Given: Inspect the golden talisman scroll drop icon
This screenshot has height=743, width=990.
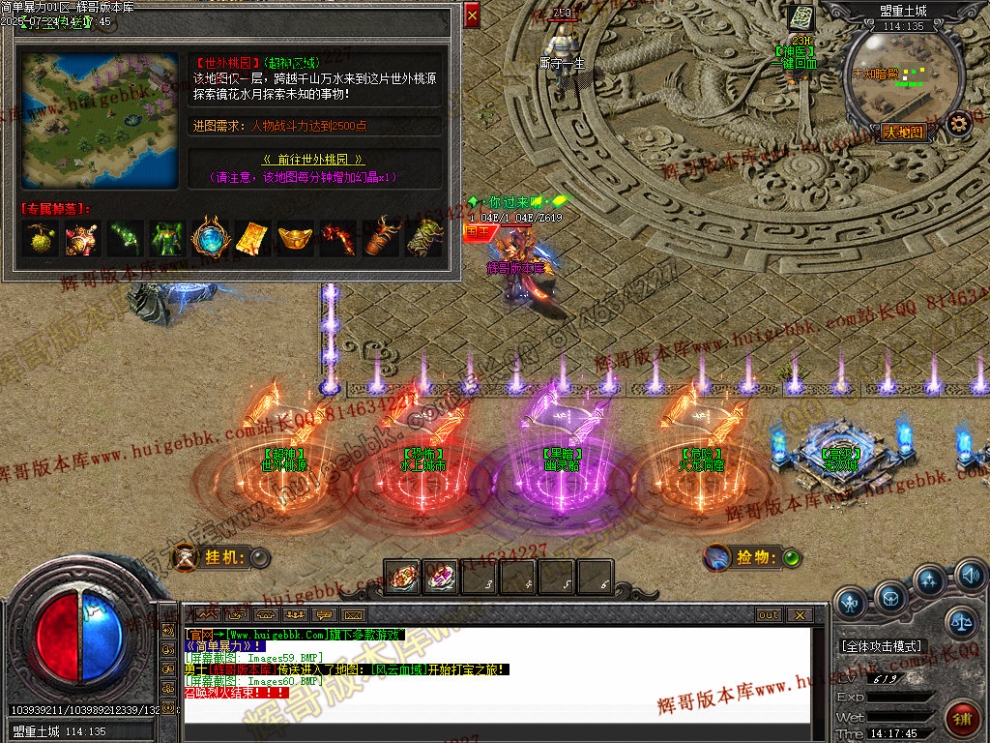Looking at the screenshot, I should [251, 238].
